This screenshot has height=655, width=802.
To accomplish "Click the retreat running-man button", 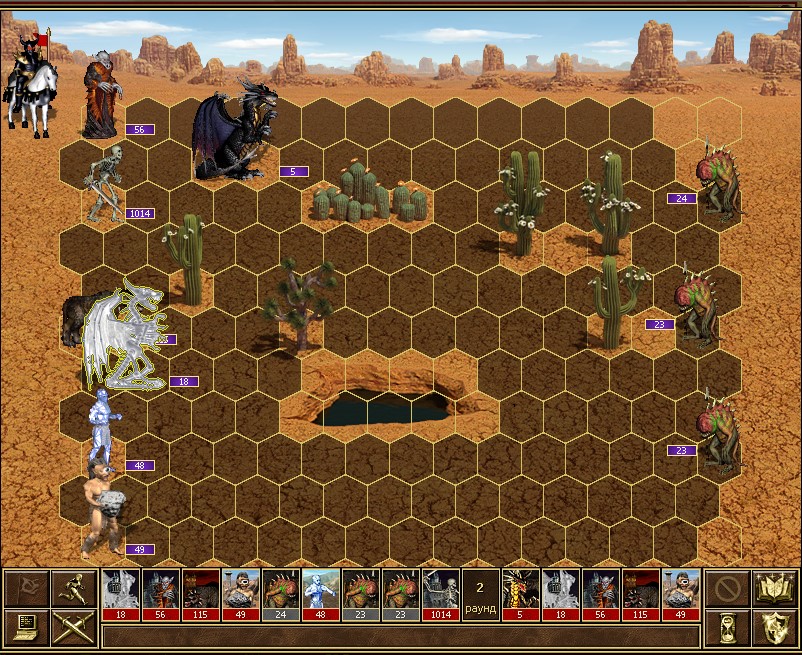I will [74, 588].
